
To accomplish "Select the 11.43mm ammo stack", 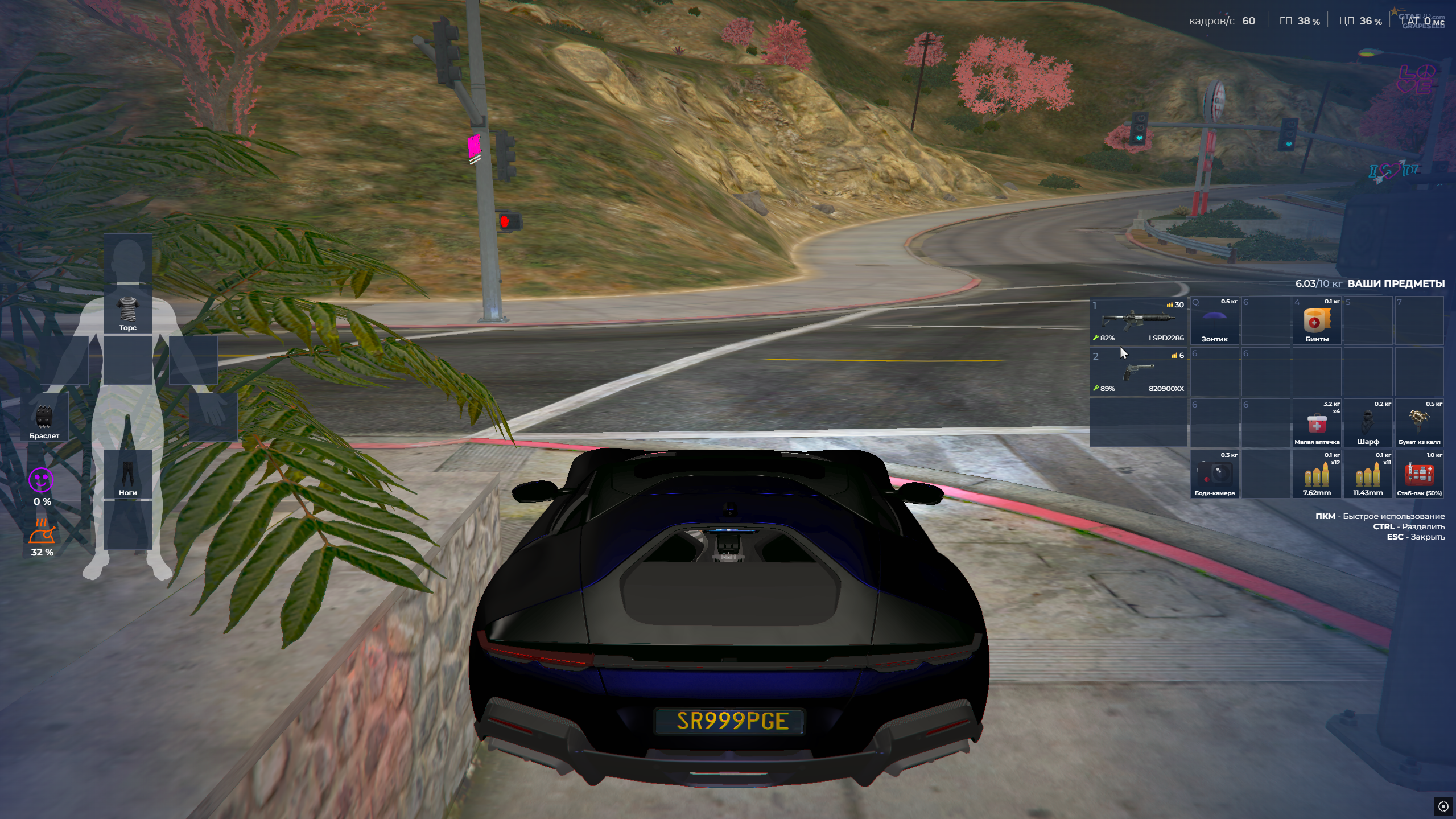I will pyautogui.click(x=1368, y=474).
